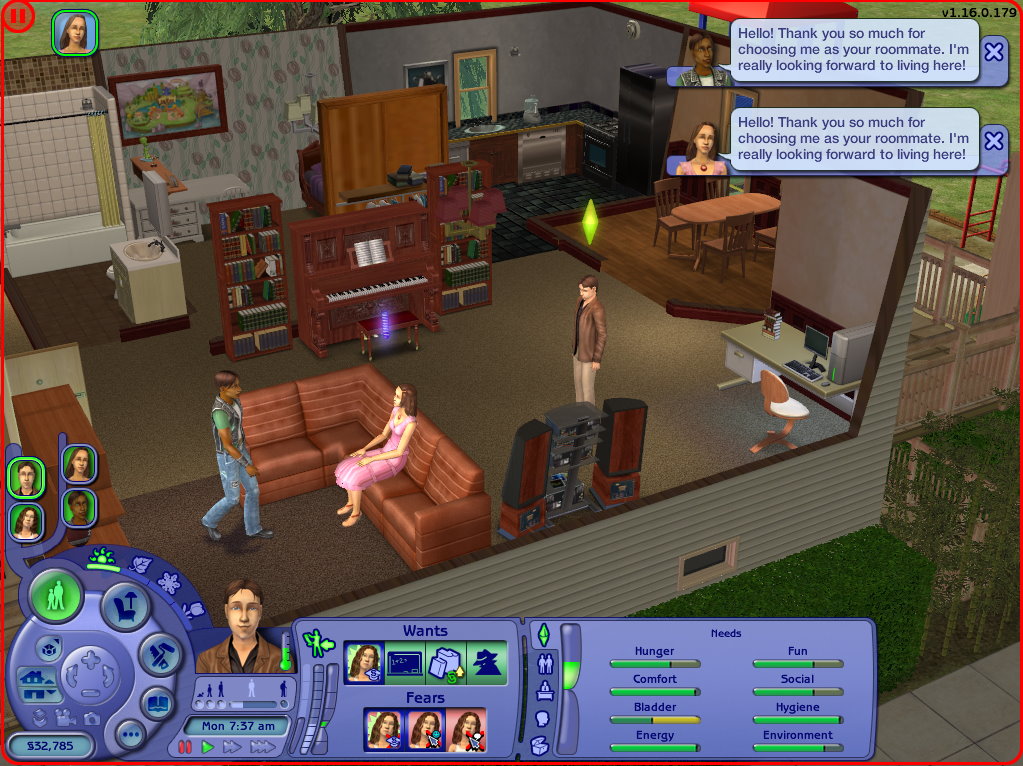Set game speed to triple fast-forward
Image resolution: width=1023 pixels, height=766 pixels.
(x=262, y=747)
